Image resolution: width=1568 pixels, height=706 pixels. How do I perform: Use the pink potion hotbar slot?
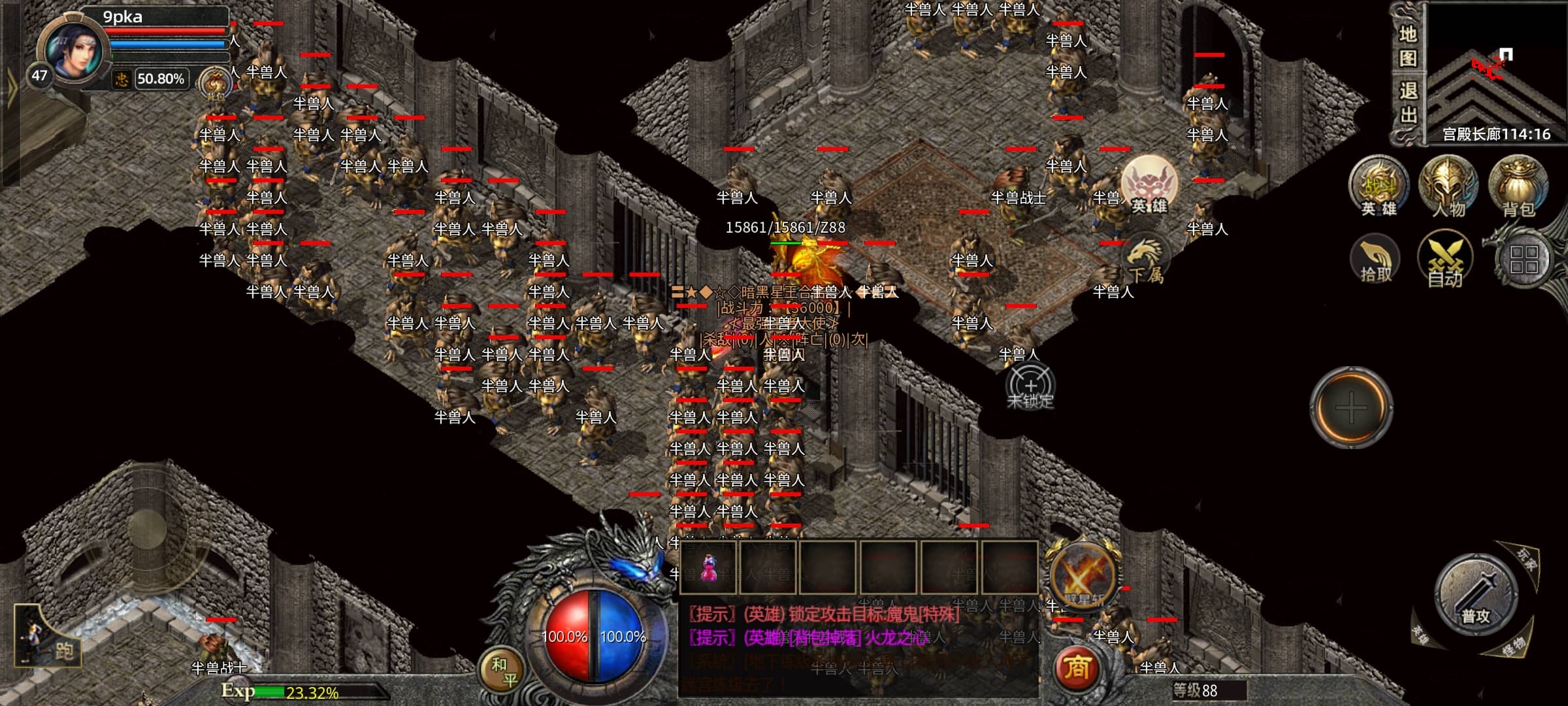tap(709, 567)
